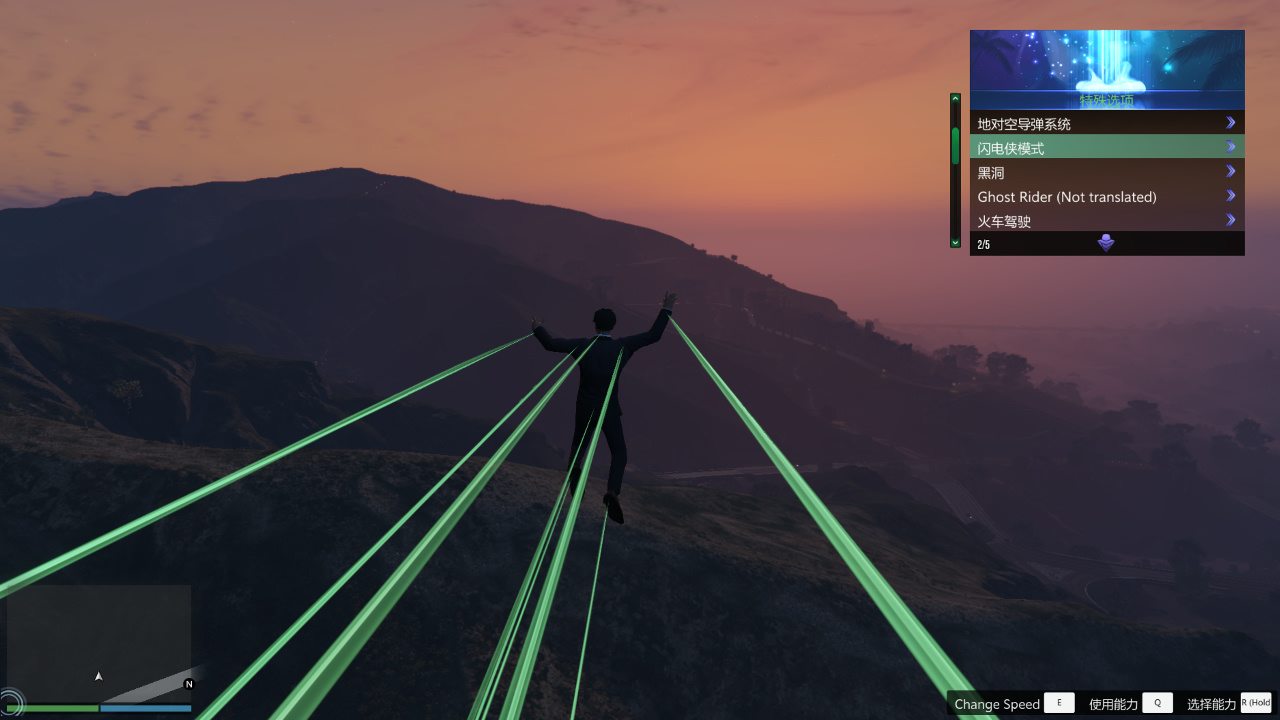This screenshot has height=720, width=1280.
Task: Click the 特殊选项 menu header banner
Action: (x=1107, y=68)
